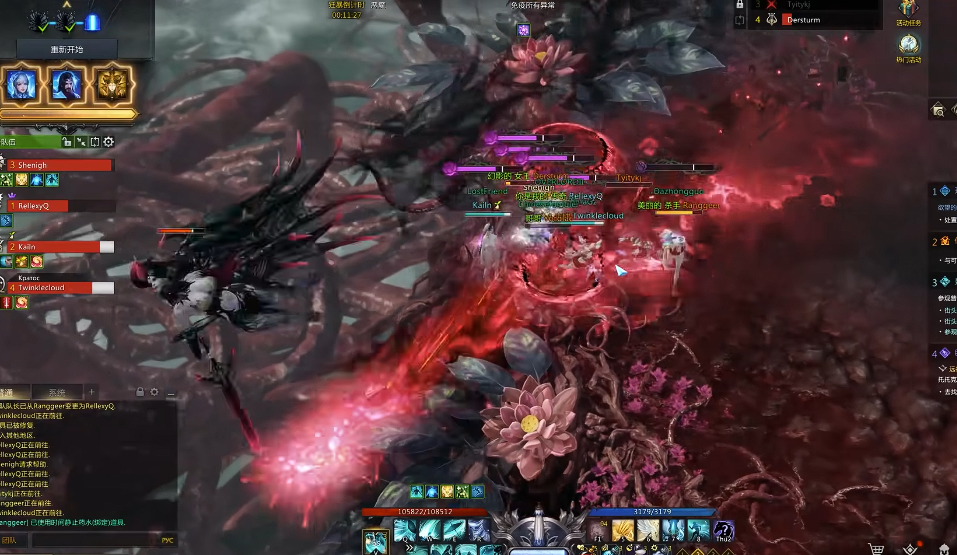957x555 pixels.
Task: Open the 活动任务 gift box icon
Action: click(907, 9)
